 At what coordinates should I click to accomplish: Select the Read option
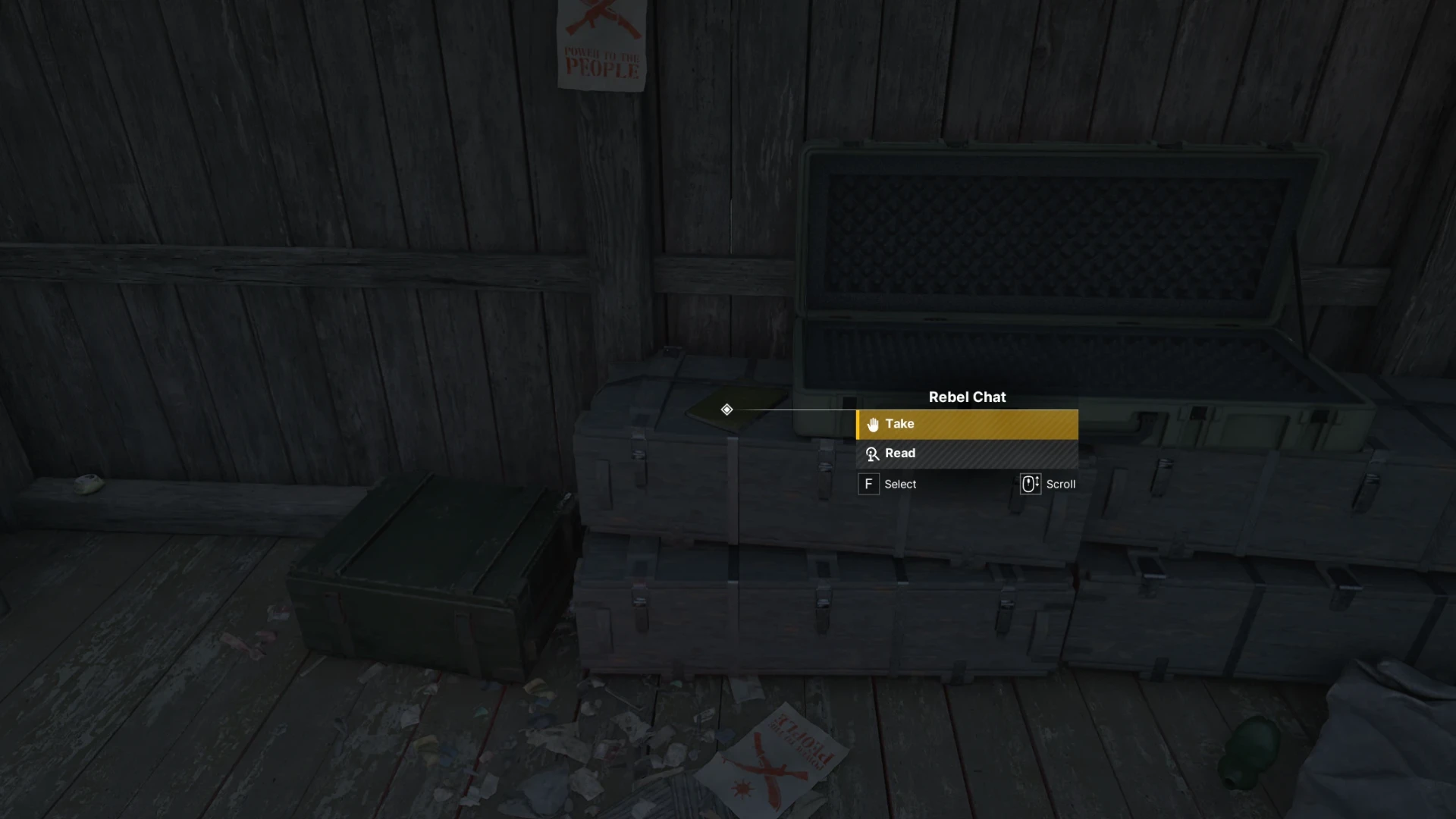(x=966, y=453)
